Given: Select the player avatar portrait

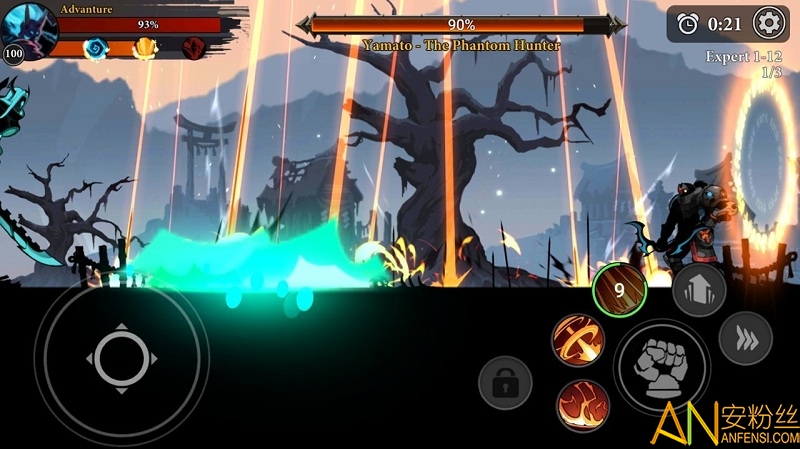Looking at the screenshot, I should 27,30.
